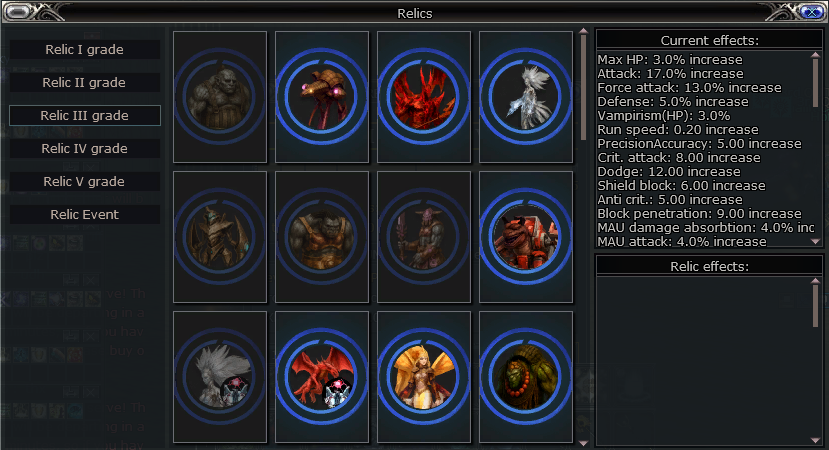Click the Current effects scroll-down arrow

816,241
